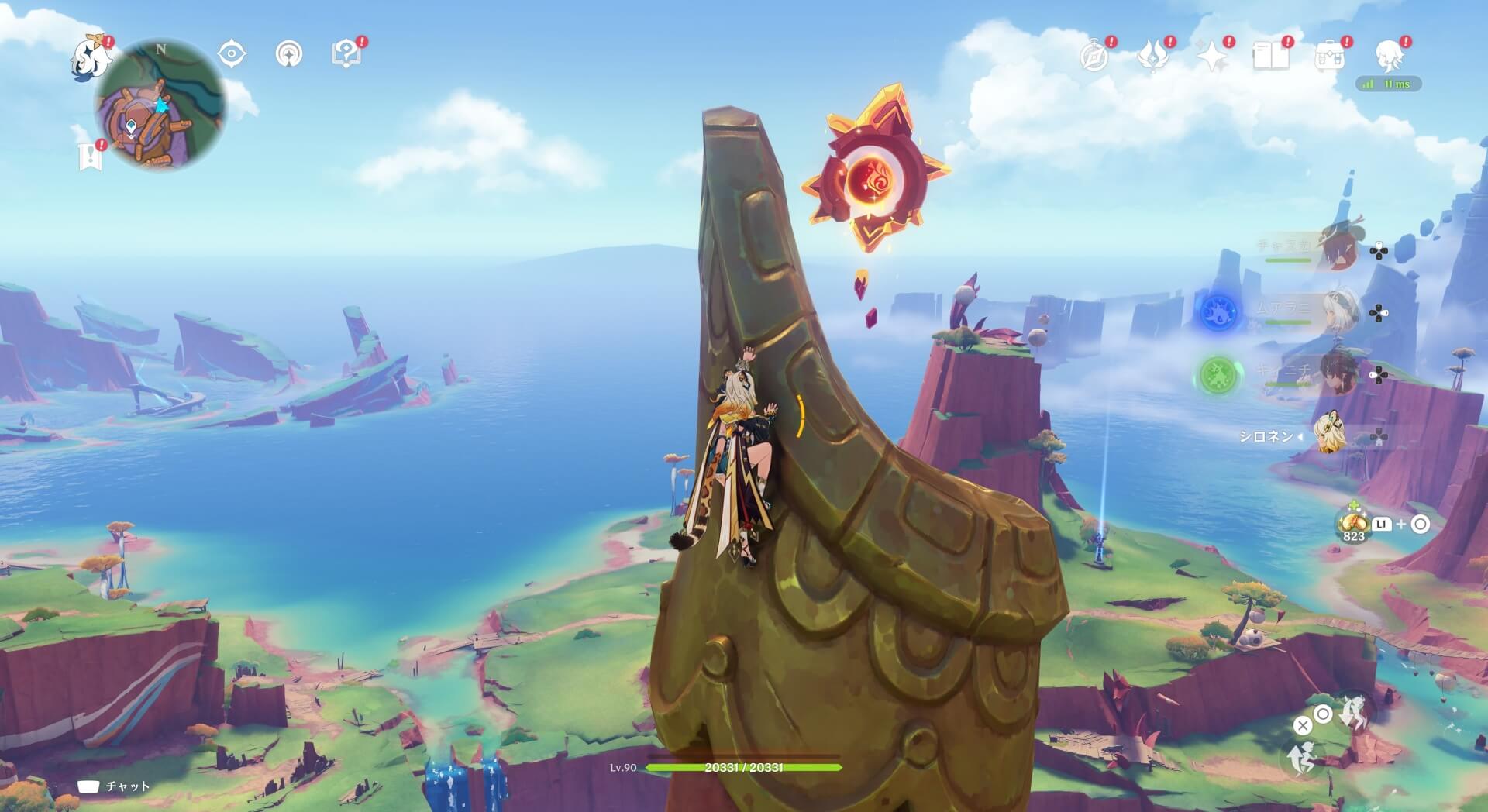Open the Adventurer Handbook book icon

pyautogui.click(x=1271, y=56)
